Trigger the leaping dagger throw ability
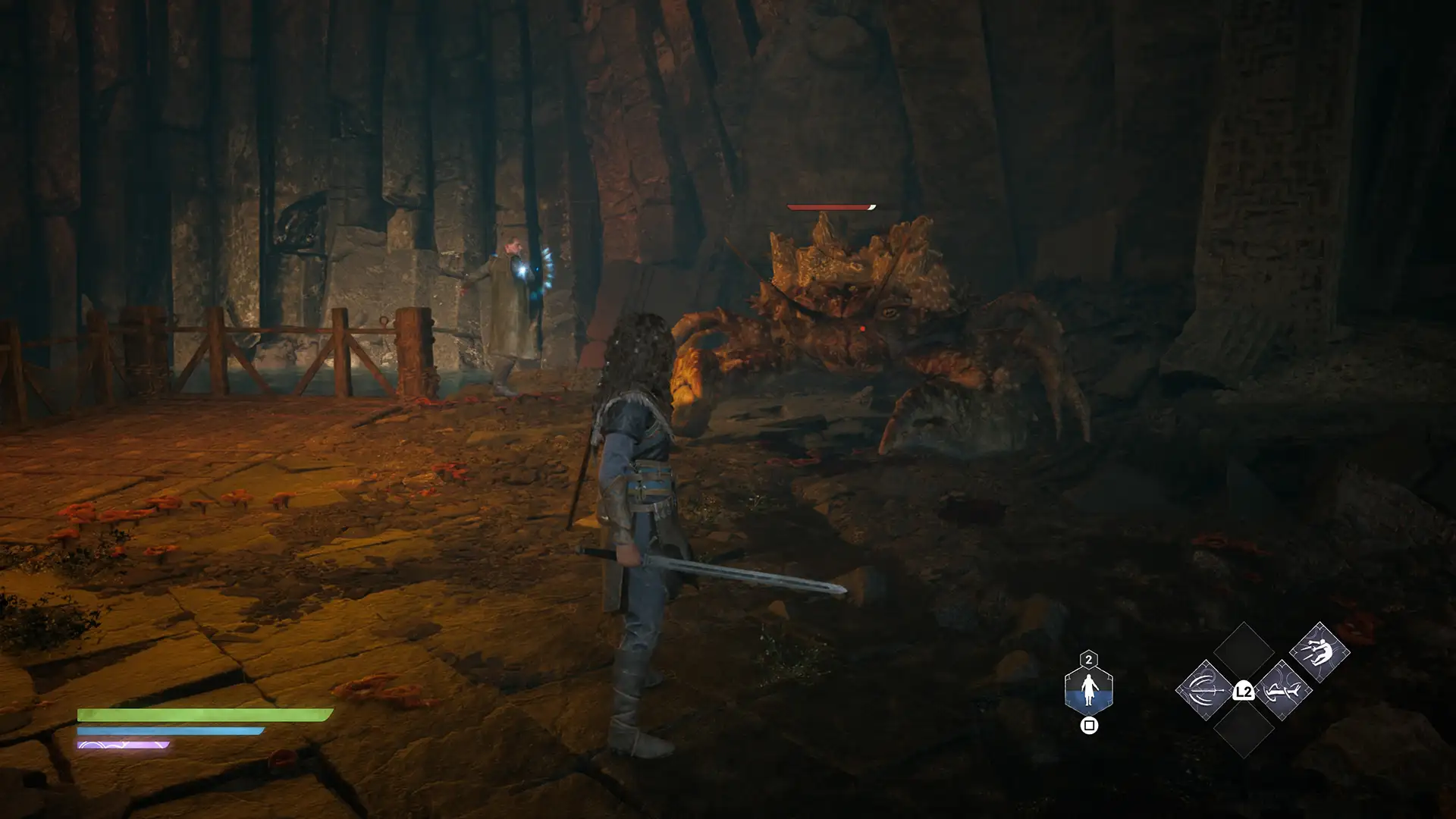The height and width of the screenshot is (819, 1456). (x=1319, y=652)
